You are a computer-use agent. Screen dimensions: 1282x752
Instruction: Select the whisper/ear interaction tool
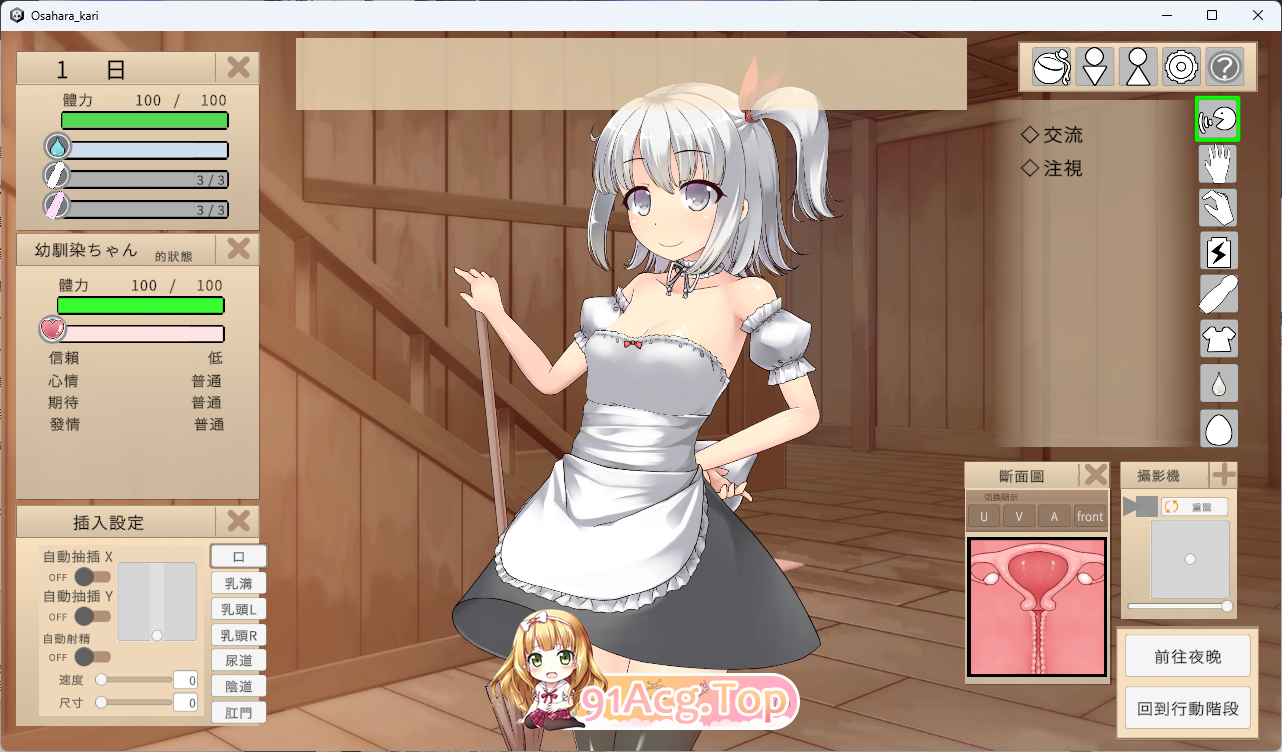click(x=1218, y=119)
